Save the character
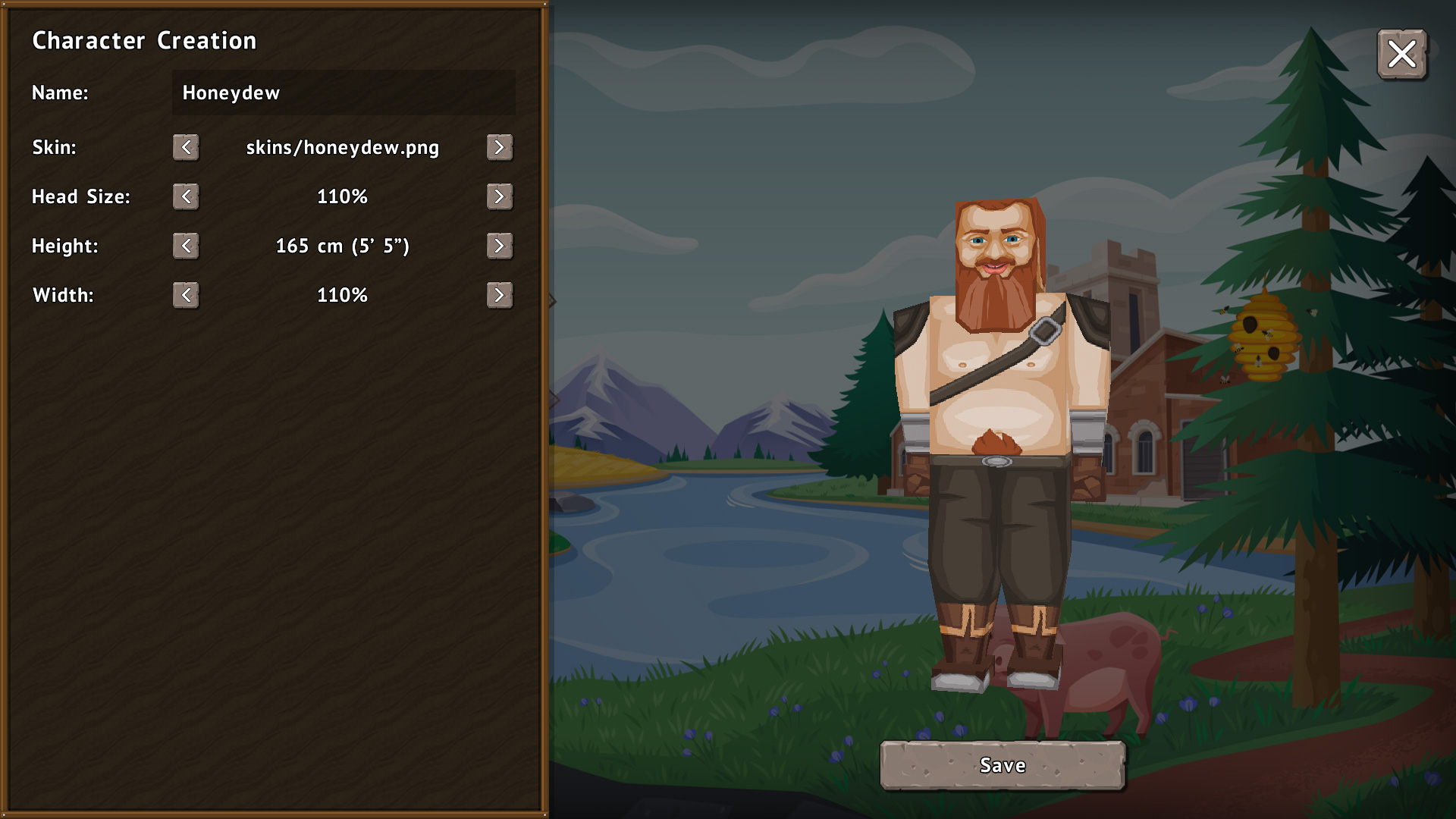Image resolution: width=1456 pixels, height=819 pixels. tap(1002, 765)
